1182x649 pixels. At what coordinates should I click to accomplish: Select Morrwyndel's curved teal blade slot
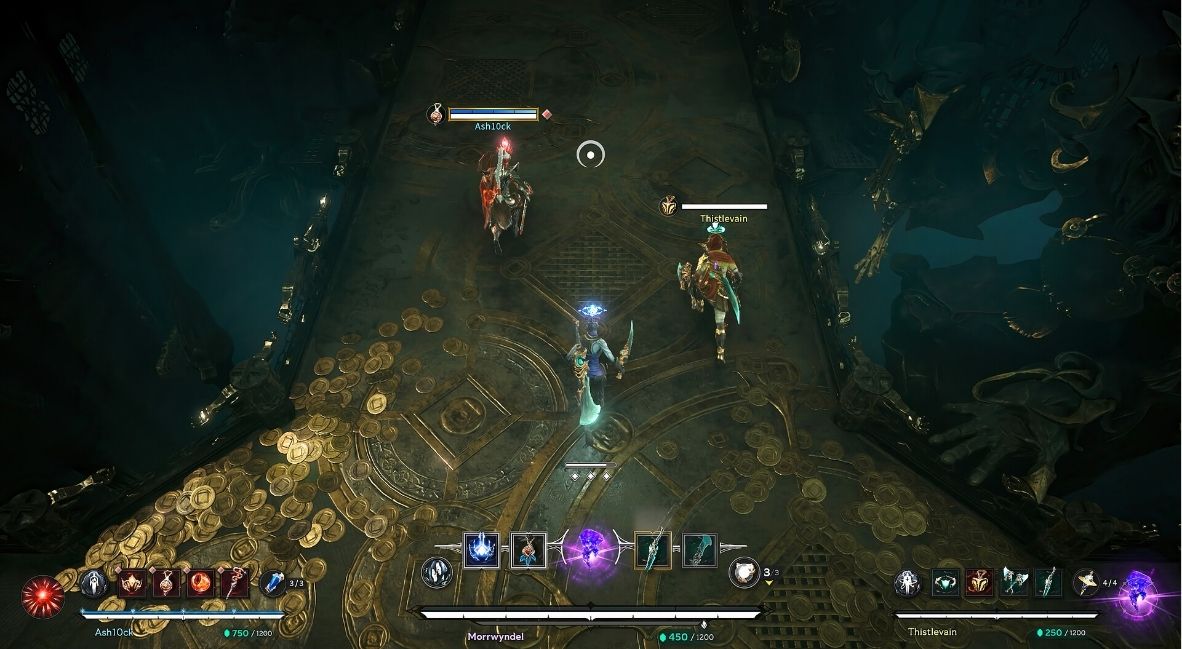pyautogui.click(x=699, y=551)
